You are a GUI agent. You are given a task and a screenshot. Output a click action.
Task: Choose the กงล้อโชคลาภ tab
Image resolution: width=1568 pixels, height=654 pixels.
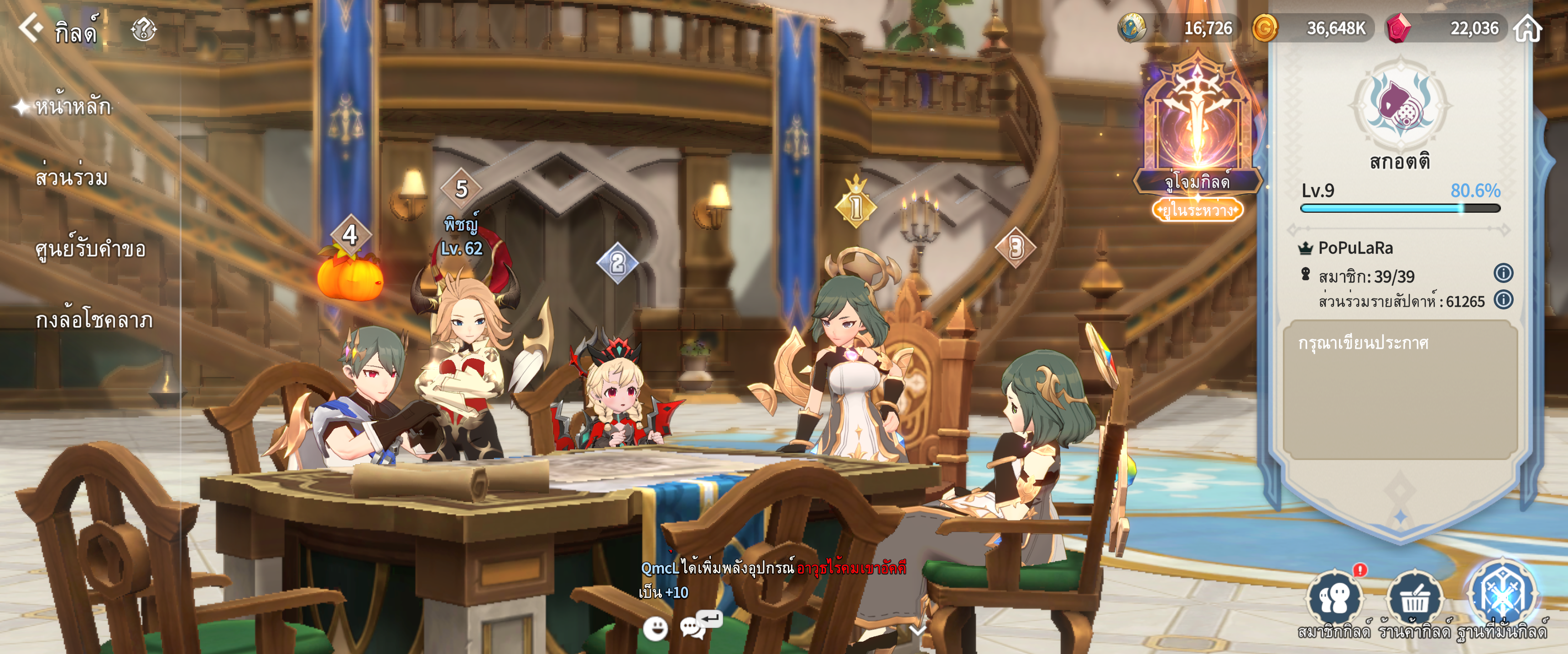94,320
